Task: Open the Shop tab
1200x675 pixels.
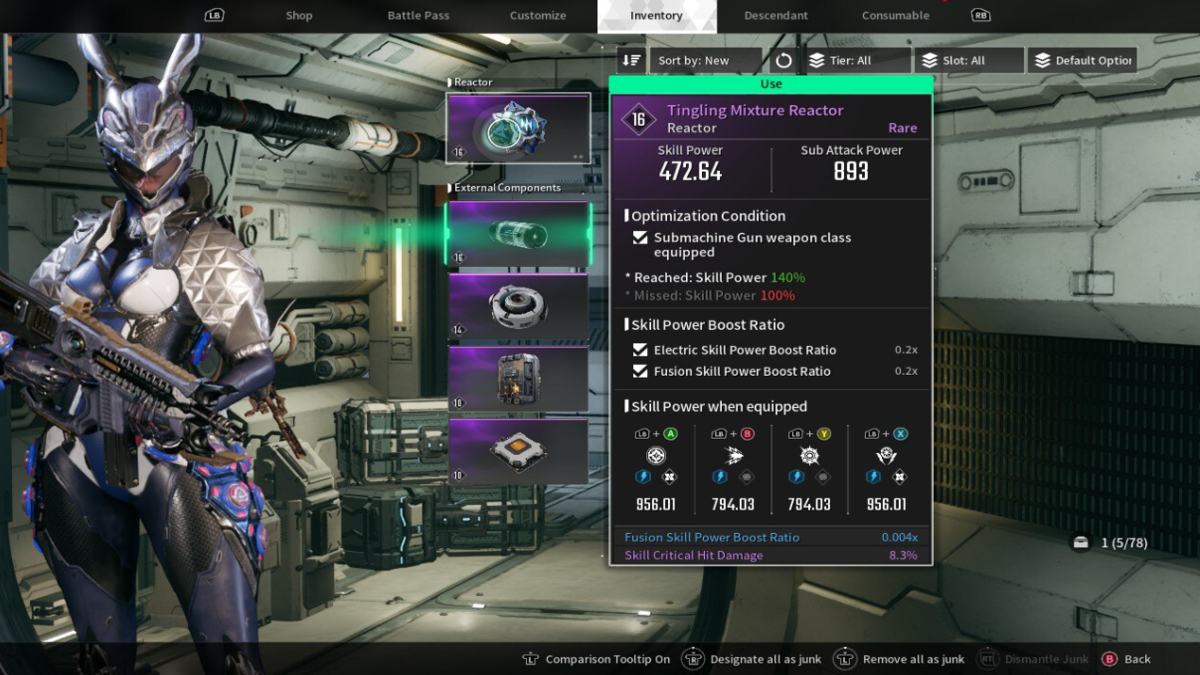Action: 299,16
